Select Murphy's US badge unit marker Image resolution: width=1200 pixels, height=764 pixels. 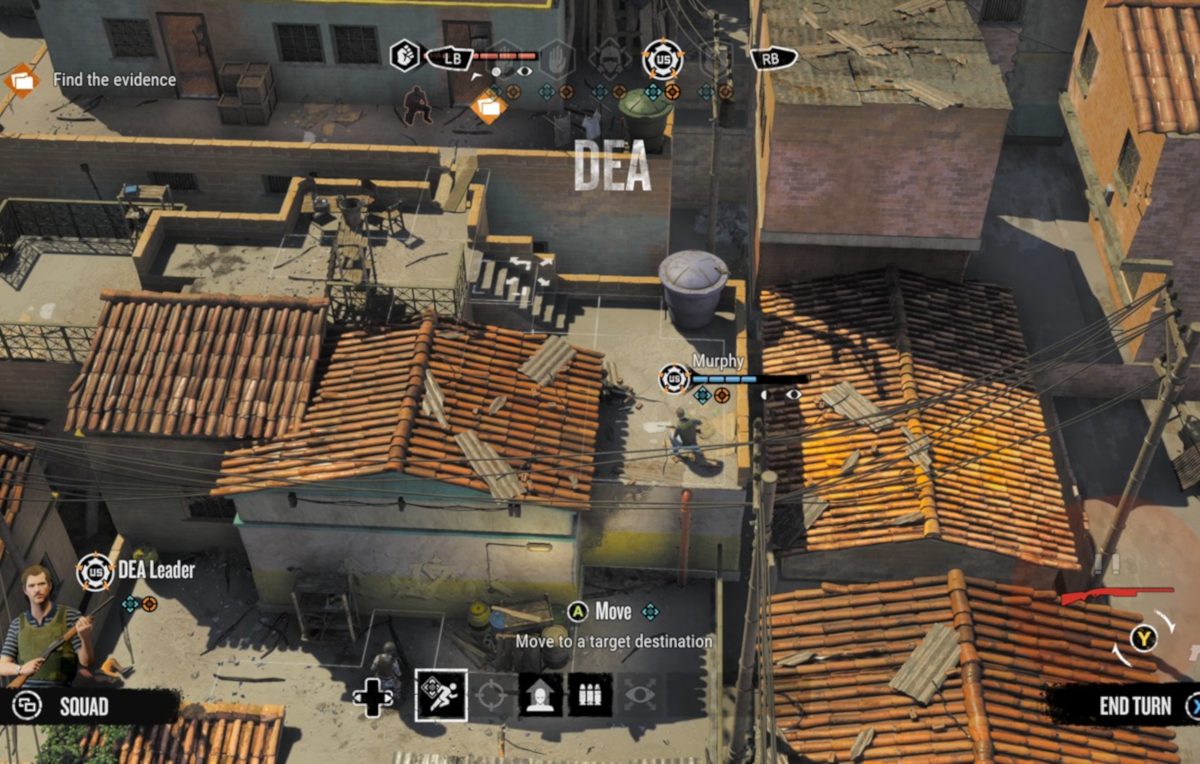[675, 379]
